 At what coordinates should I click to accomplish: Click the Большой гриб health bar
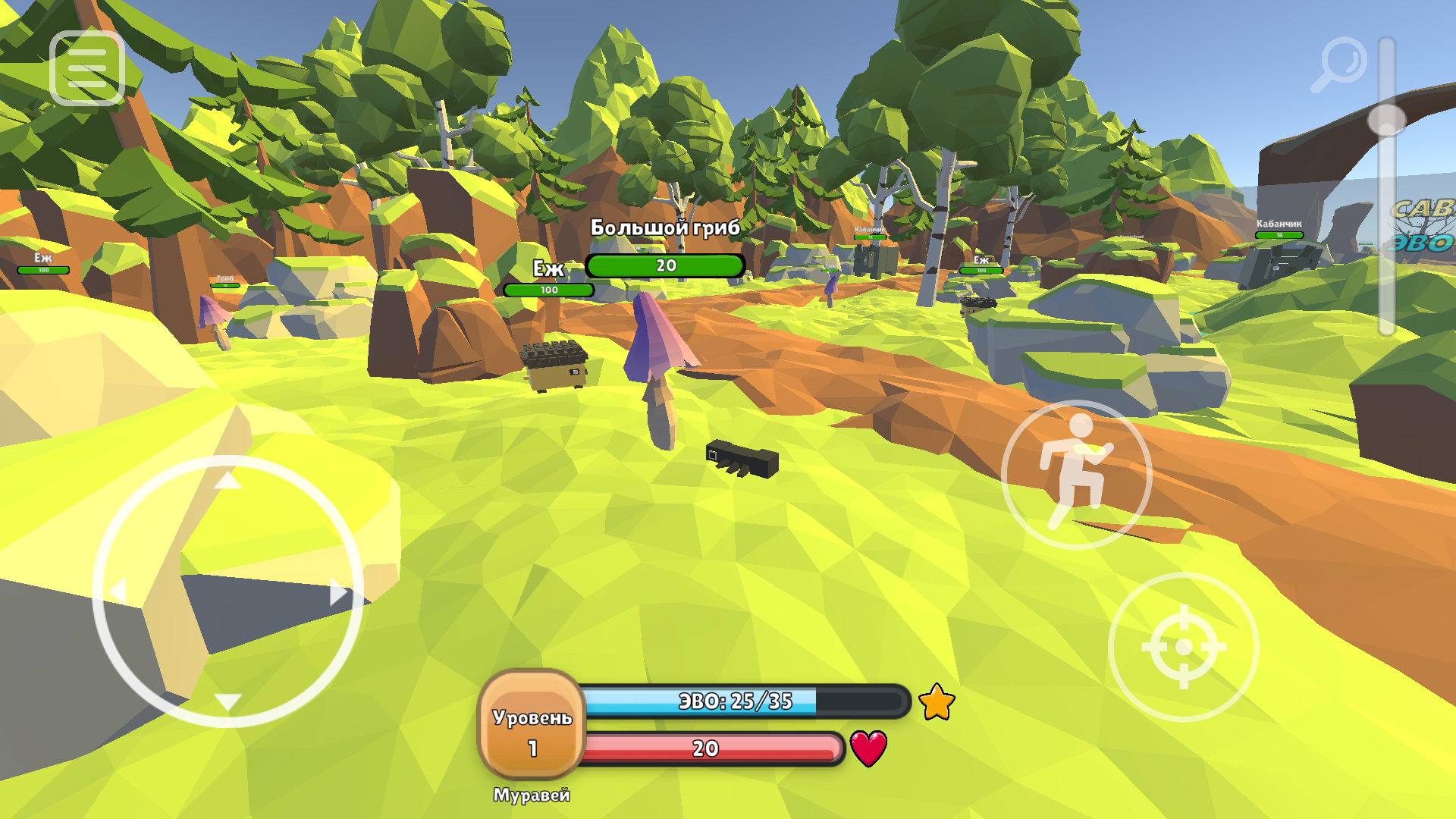(666, 265)
